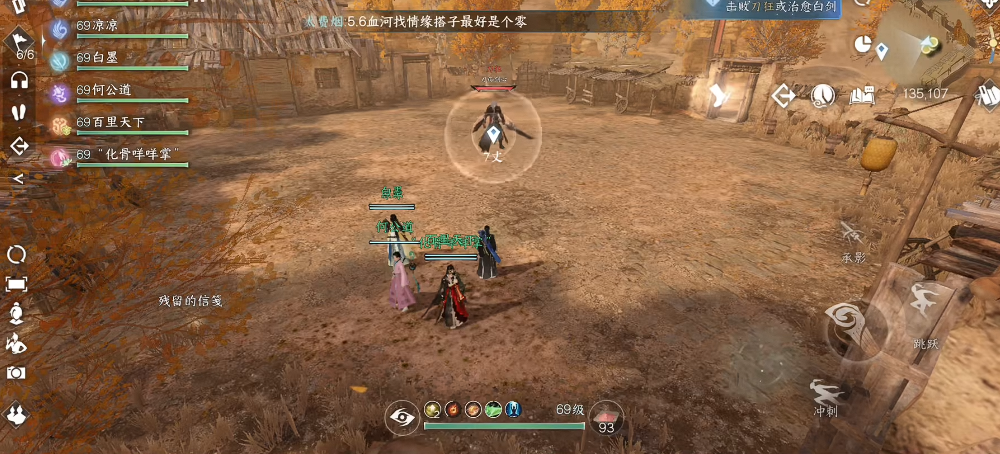The height and width of the screenshot is (454, 1000).
Task: Use the consumable item showing 93
Action: tap(605, 417)
